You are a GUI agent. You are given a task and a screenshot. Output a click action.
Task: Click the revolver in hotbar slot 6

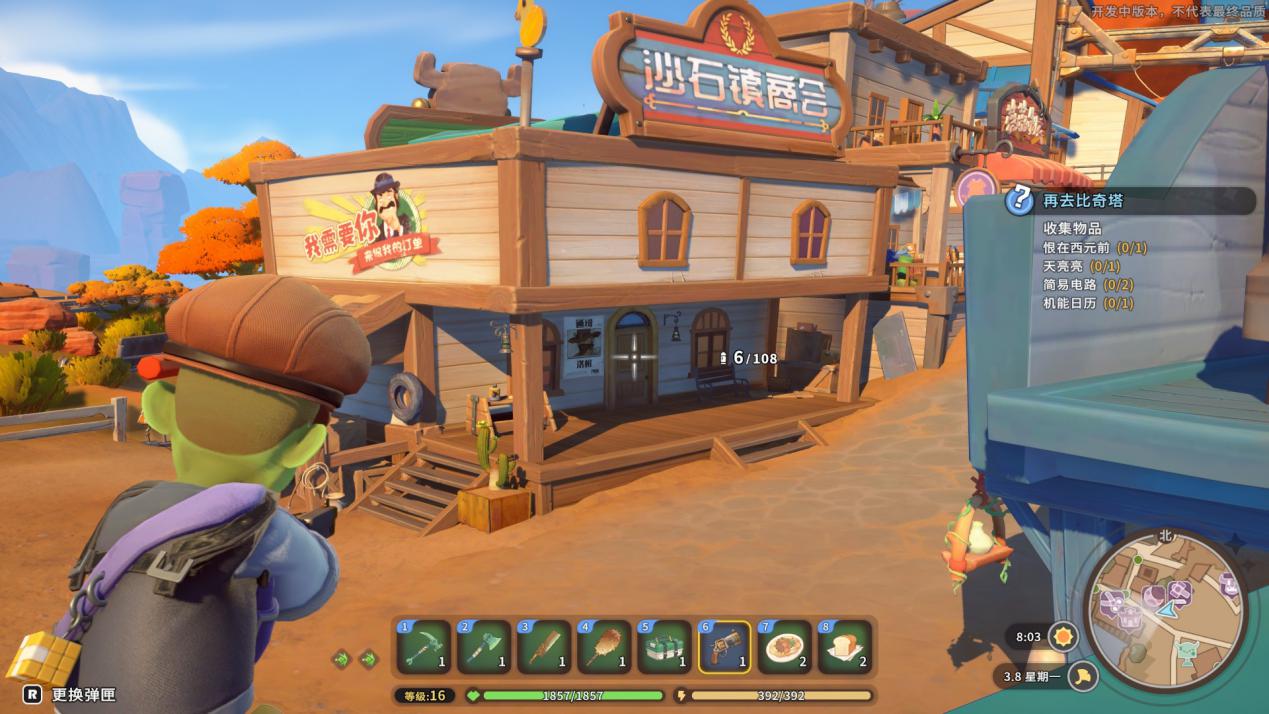click(x=725, y=647)
